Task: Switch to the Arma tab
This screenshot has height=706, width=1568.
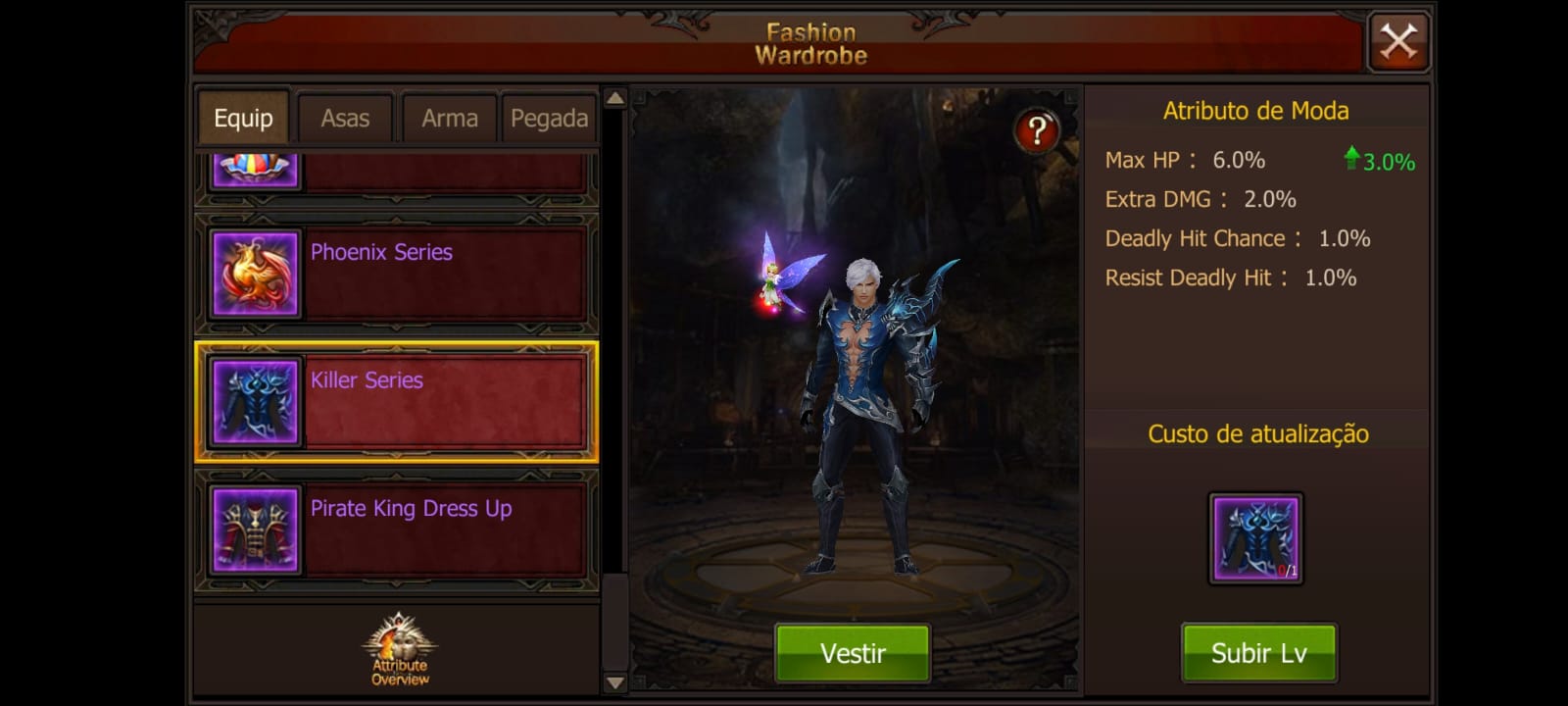Action: pyautogui.click(x=449, y=119)
